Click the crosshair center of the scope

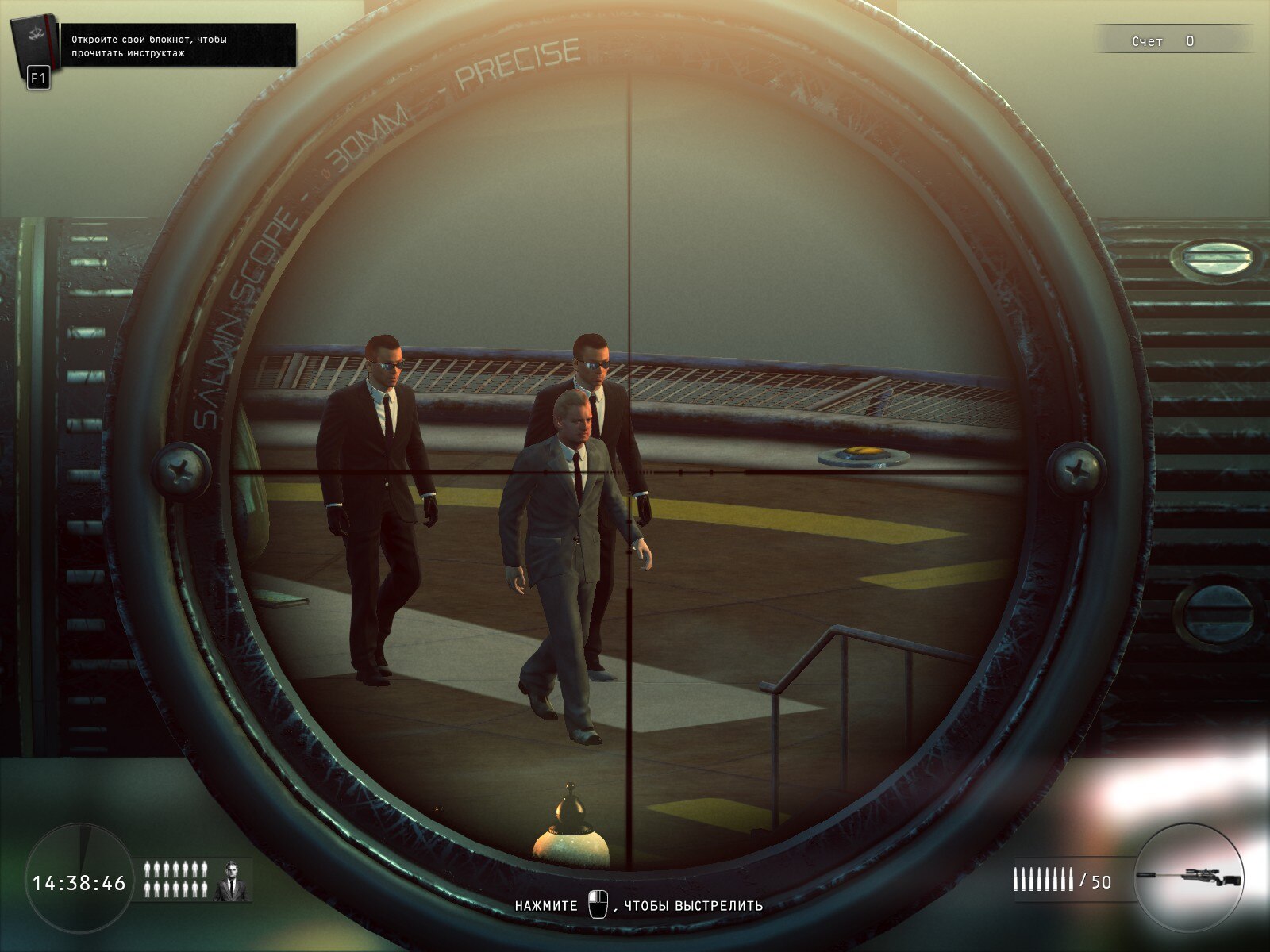click(631, 470)
